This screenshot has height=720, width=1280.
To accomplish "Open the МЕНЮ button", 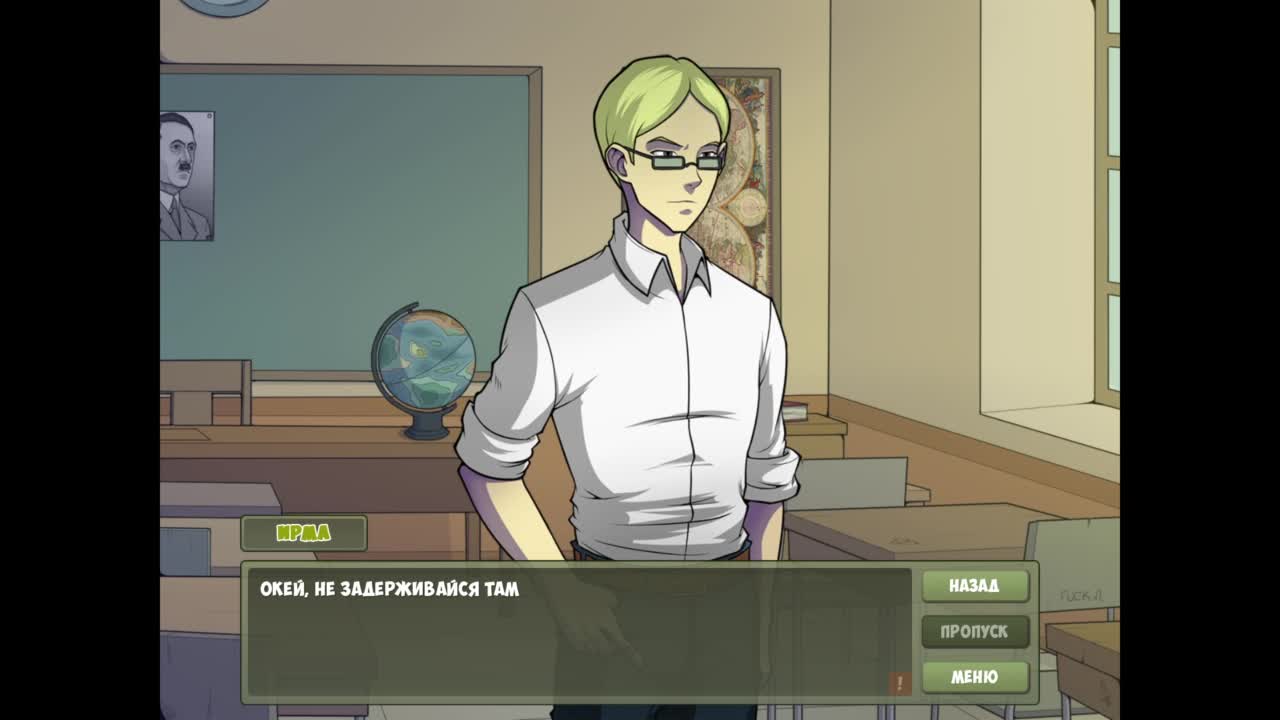I will pyautogui.click(x=975, y=677).
